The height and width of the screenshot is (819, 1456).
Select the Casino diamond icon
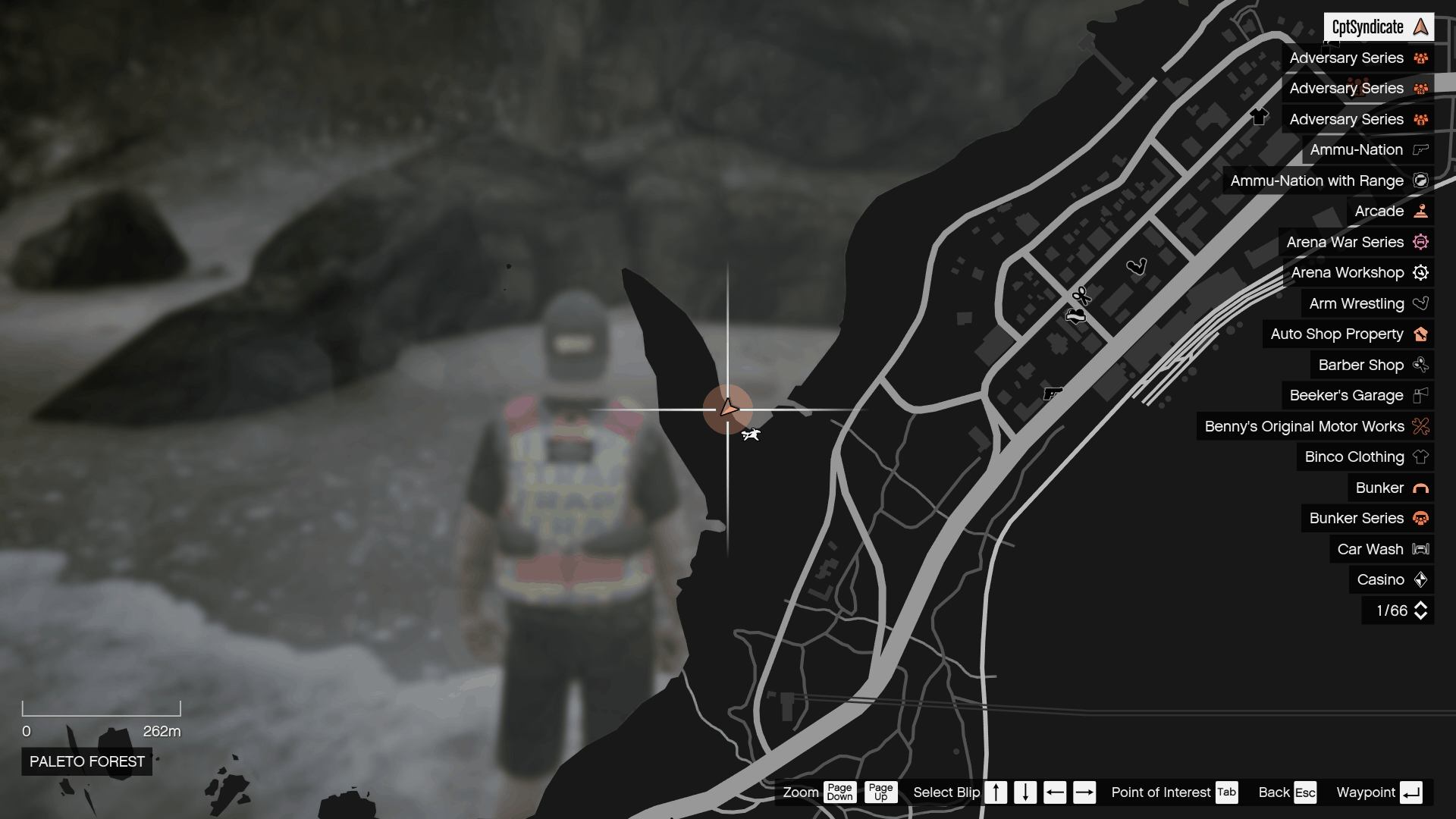1421,579
